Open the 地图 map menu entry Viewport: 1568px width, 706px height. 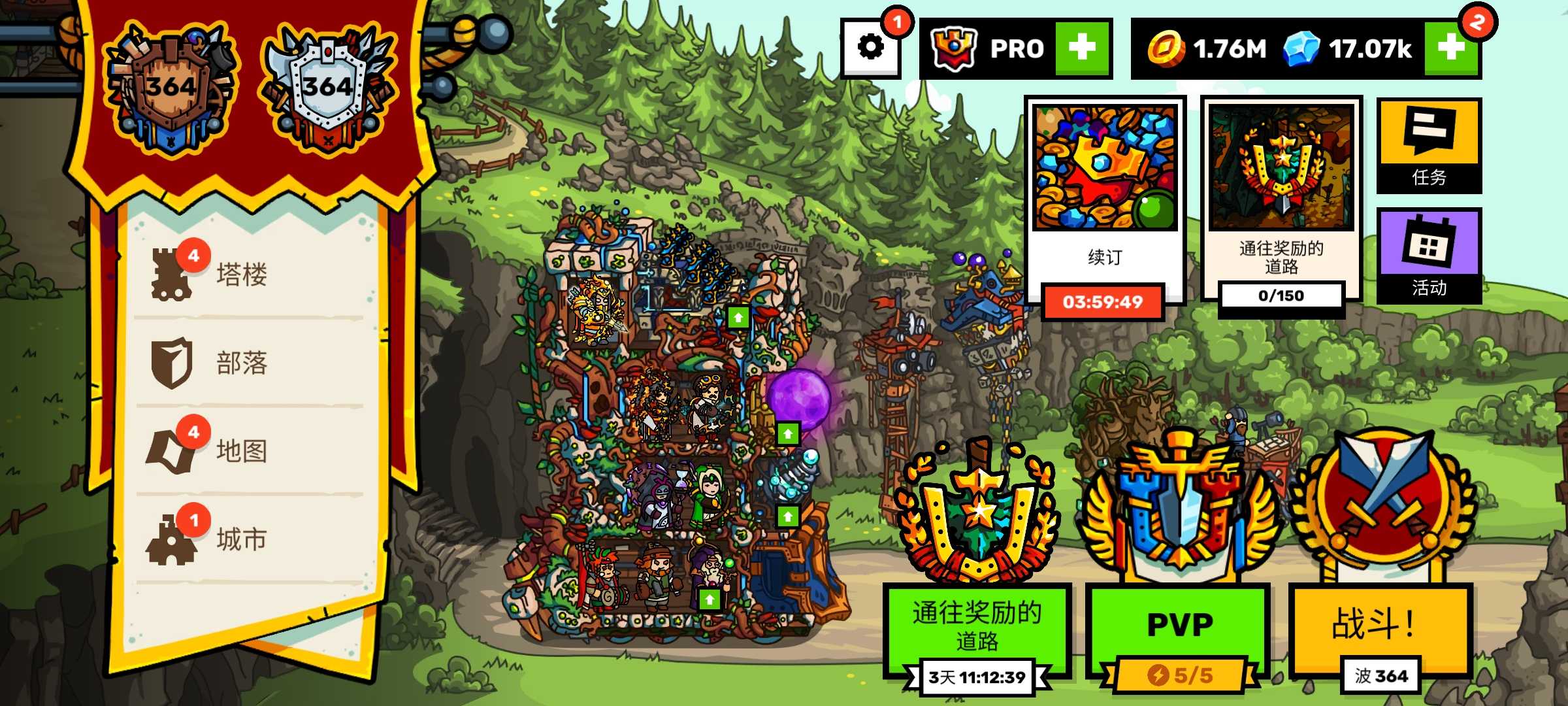[242, 451]
